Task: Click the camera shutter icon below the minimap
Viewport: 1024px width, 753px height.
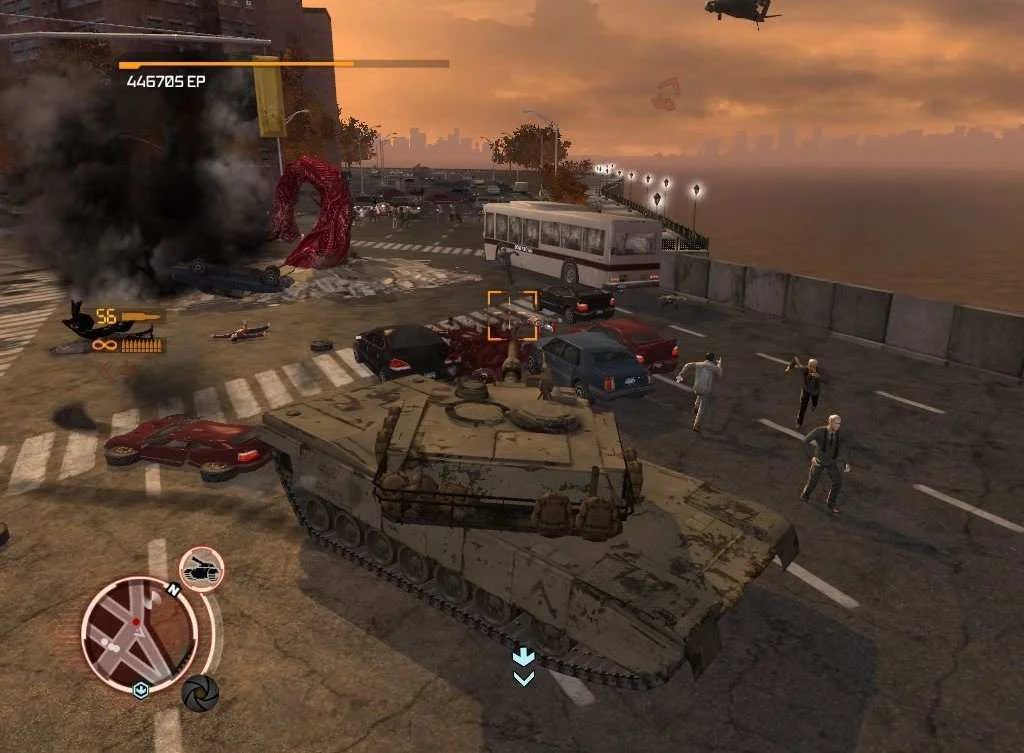Action: [x=199, y=693]
